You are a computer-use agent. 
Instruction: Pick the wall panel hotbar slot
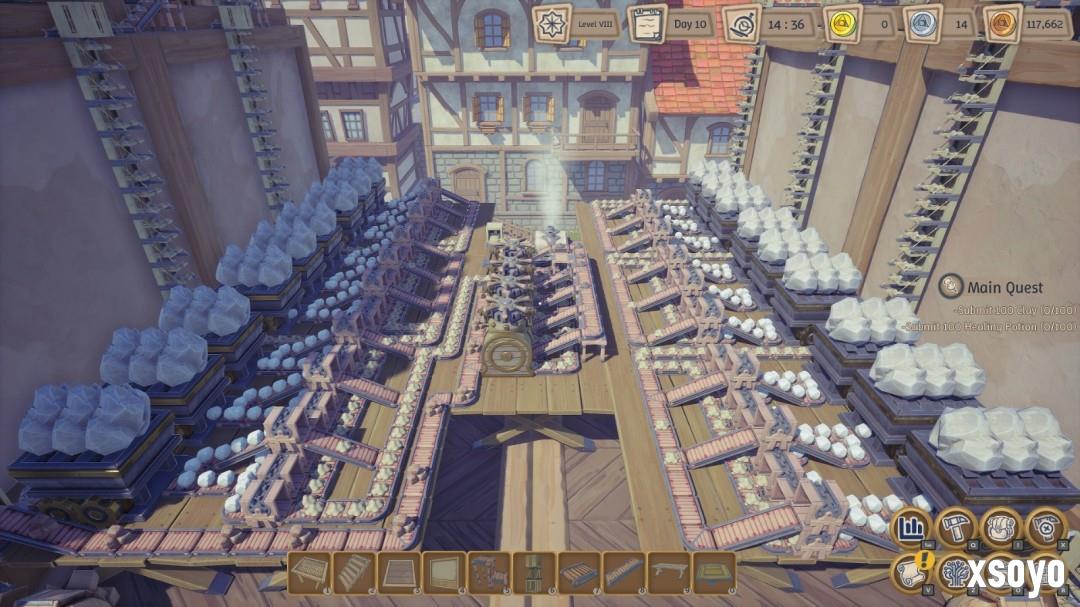444,573
